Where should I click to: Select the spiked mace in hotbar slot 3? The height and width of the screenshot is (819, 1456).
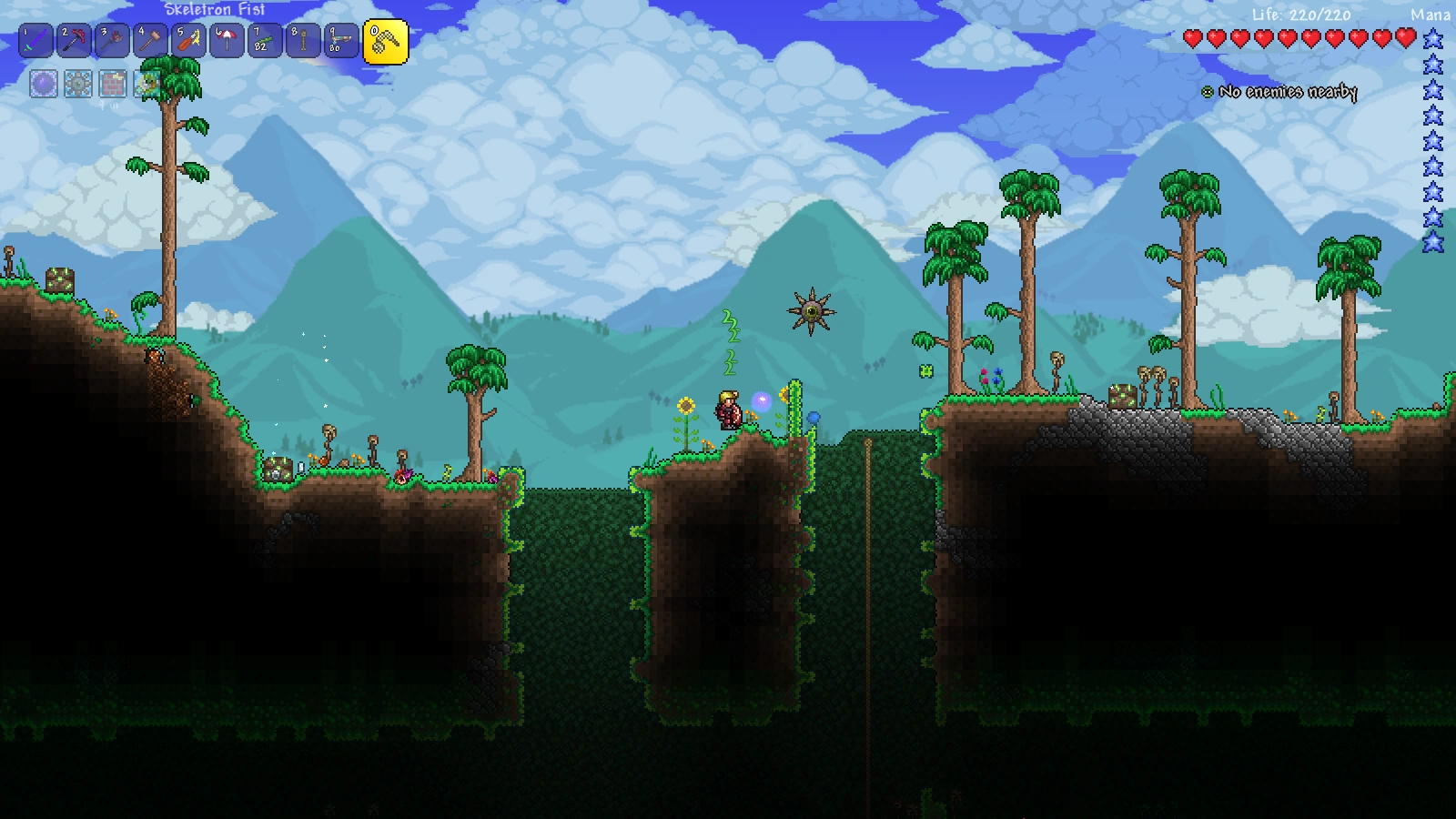(x=113, y=41)
